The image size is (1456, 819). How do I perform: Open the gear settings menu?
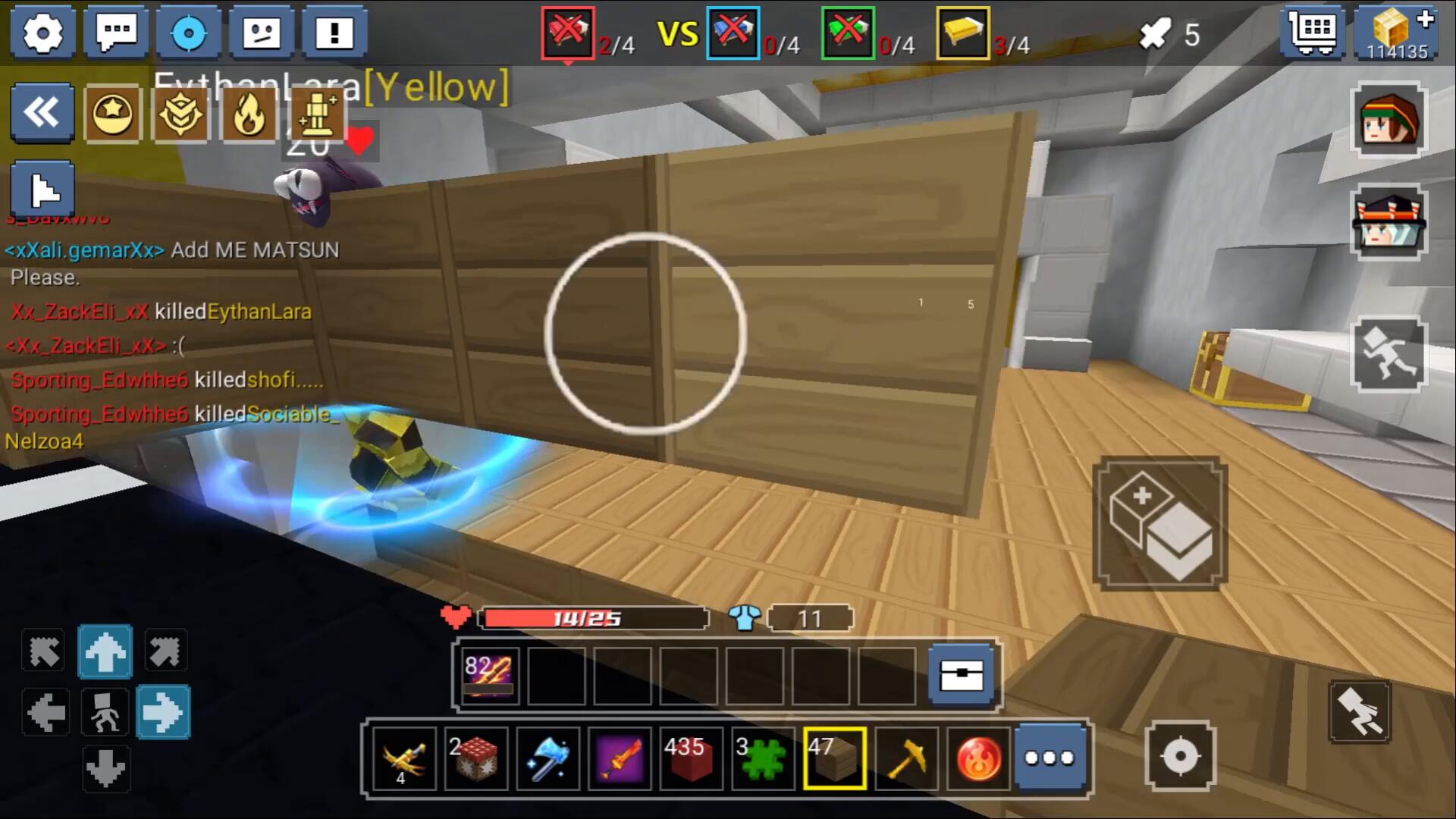click(42, 33)
